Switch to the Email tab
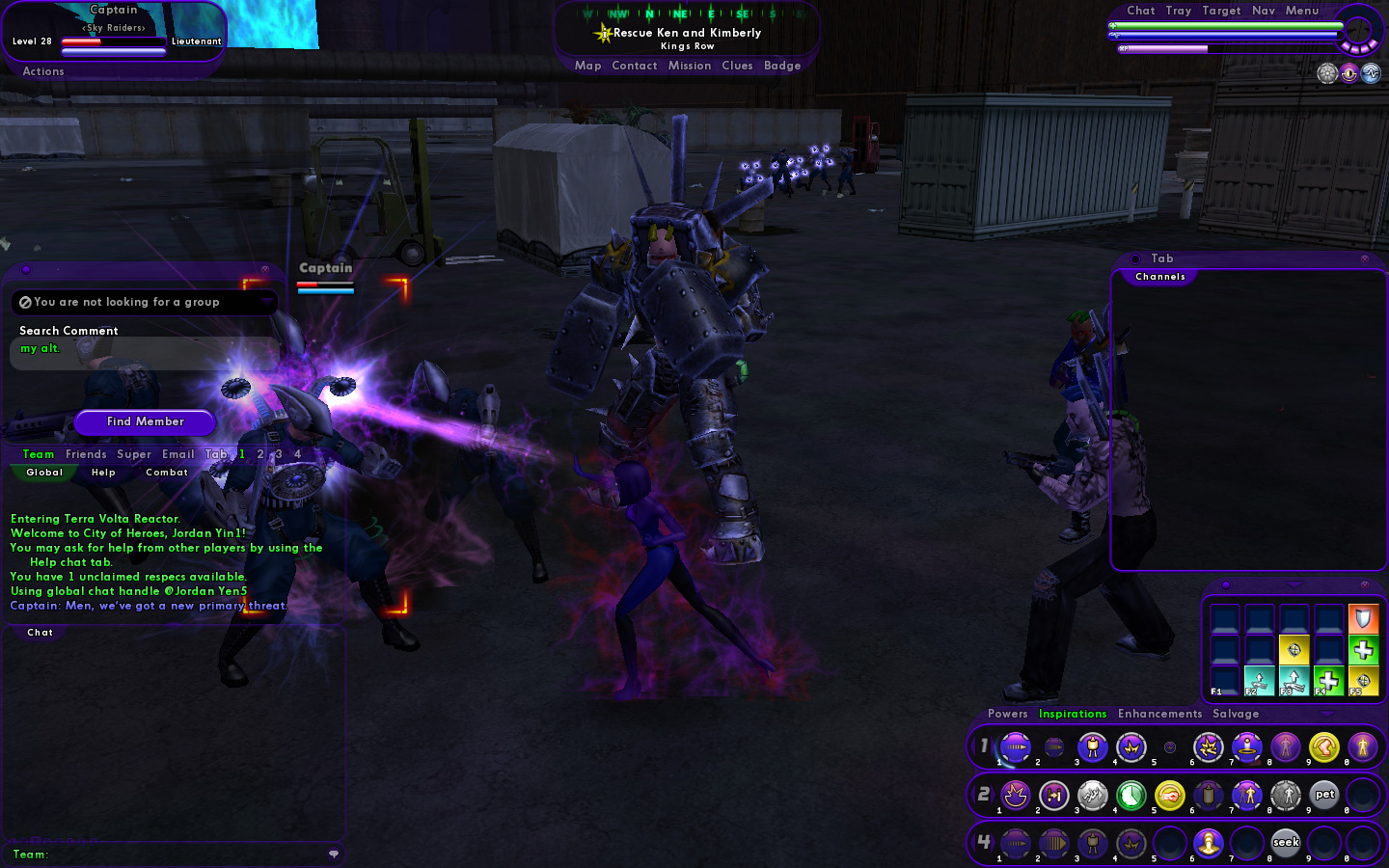The width and height of the screenshot is (1389, 868). tap(177, 454)
